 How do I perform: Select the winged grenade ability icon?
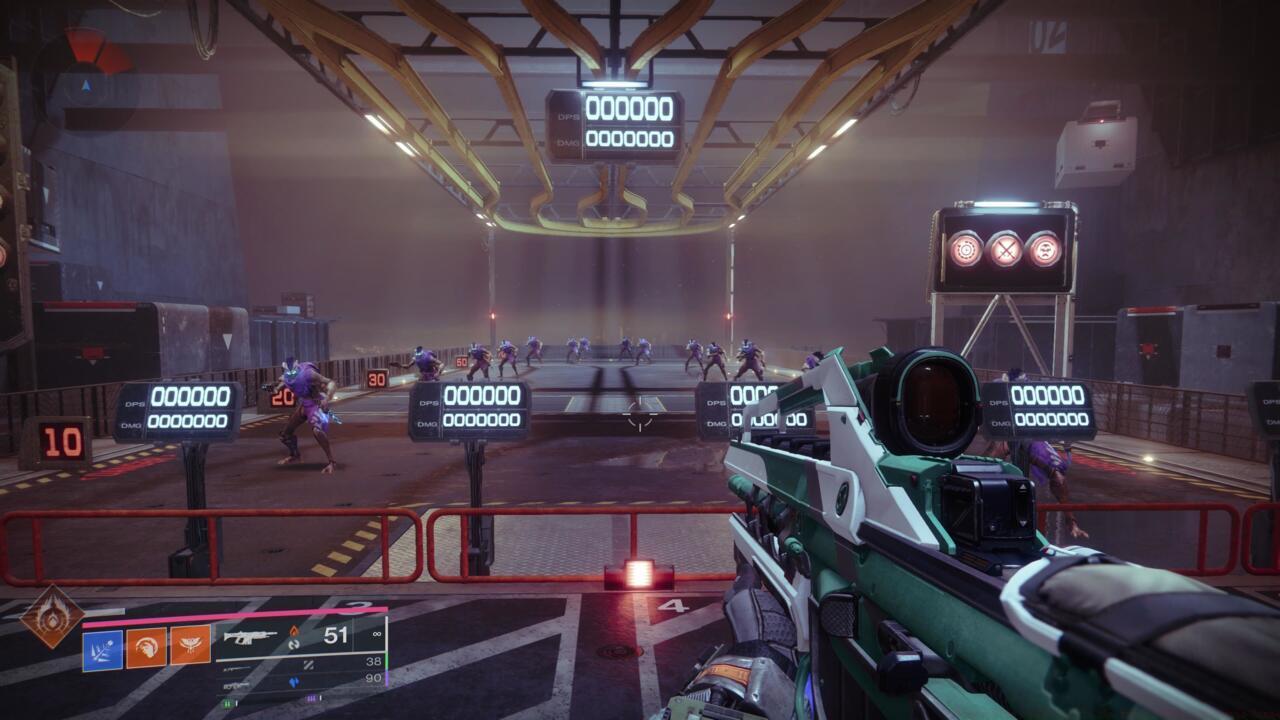188,647
